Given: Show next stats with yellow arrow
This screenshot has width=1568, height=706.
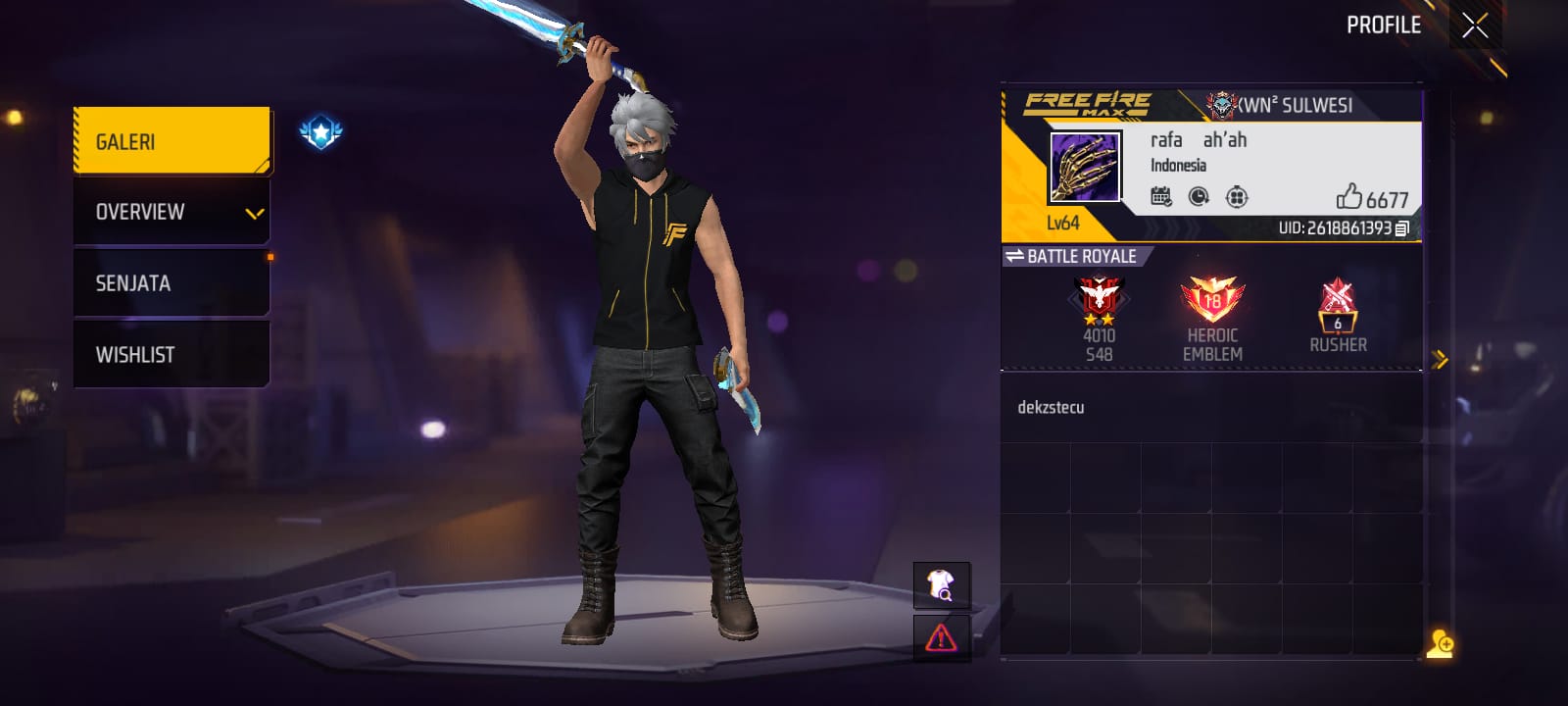Looking at the screenshot, I should (1439, 360).
